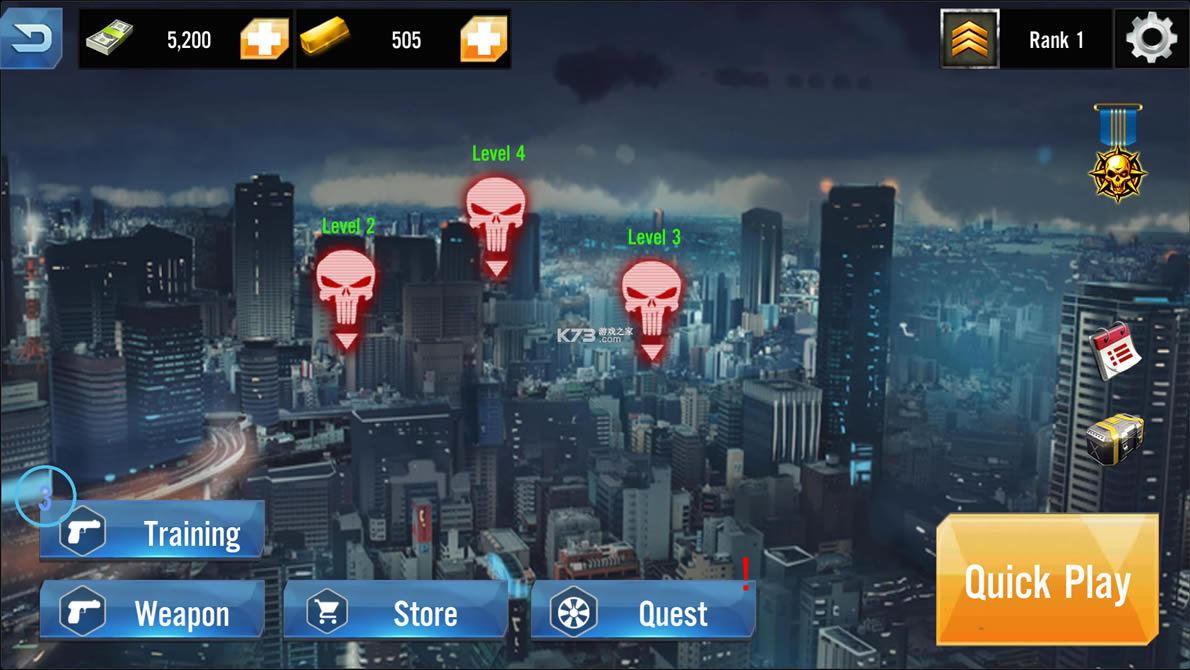Open the daily calendar checklist icon
The image size is (1190, 670).
[1115, 351]
